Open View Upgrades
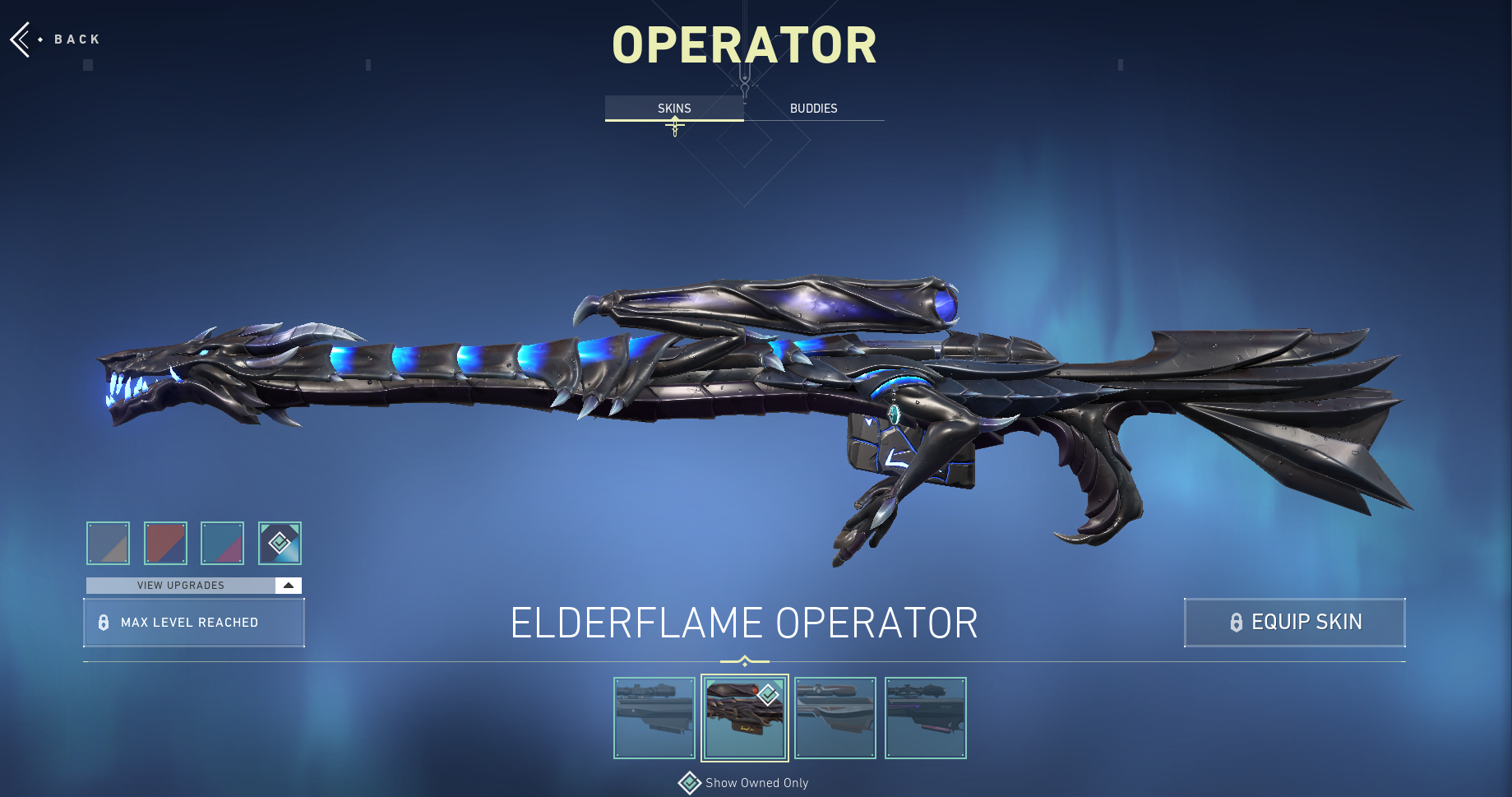This screenshot has height=797, width=1512. [181, 585]
